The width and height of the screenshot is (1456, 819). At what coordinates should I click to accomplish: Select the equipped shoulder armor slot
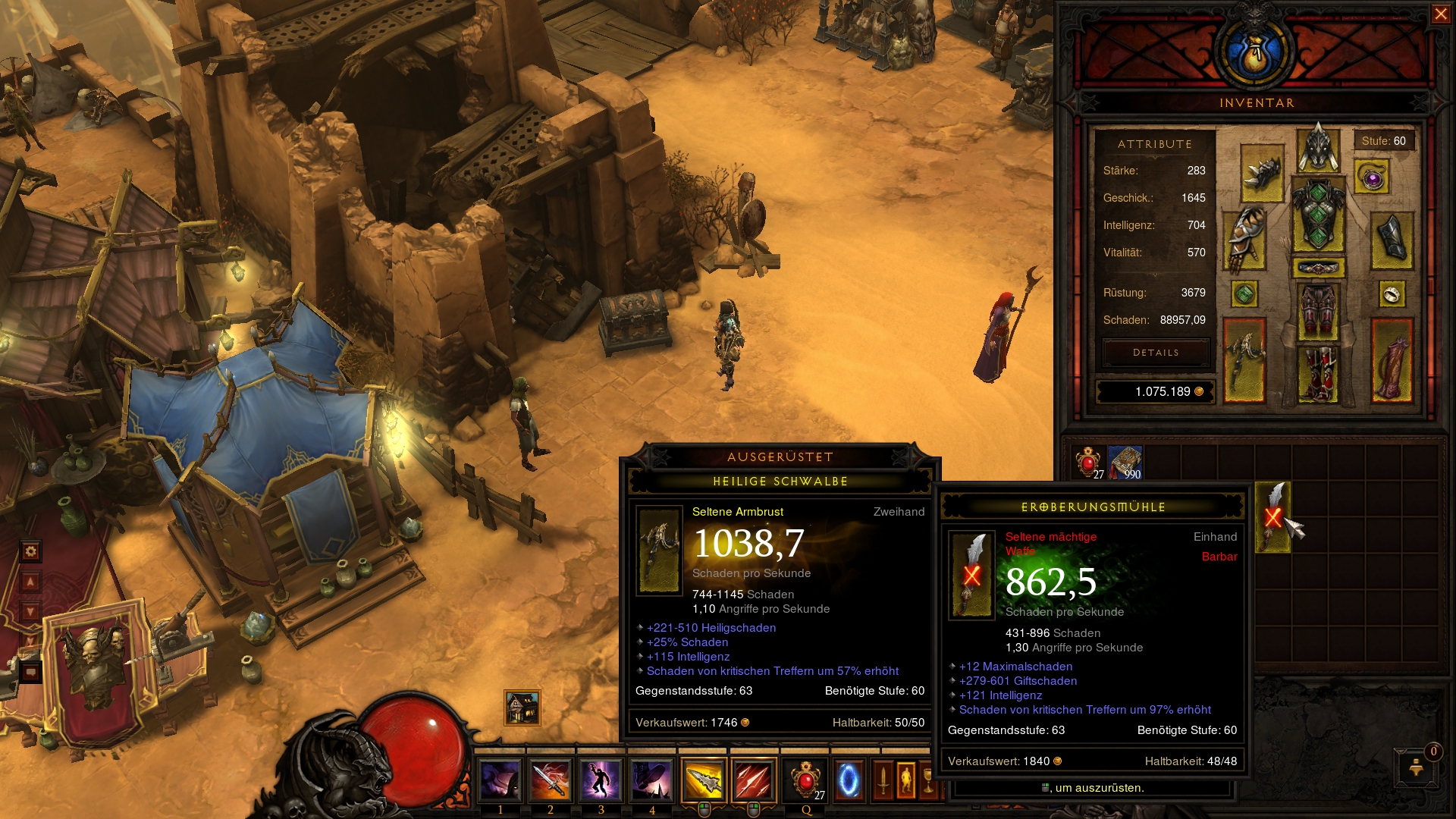tap(1262, 174)
